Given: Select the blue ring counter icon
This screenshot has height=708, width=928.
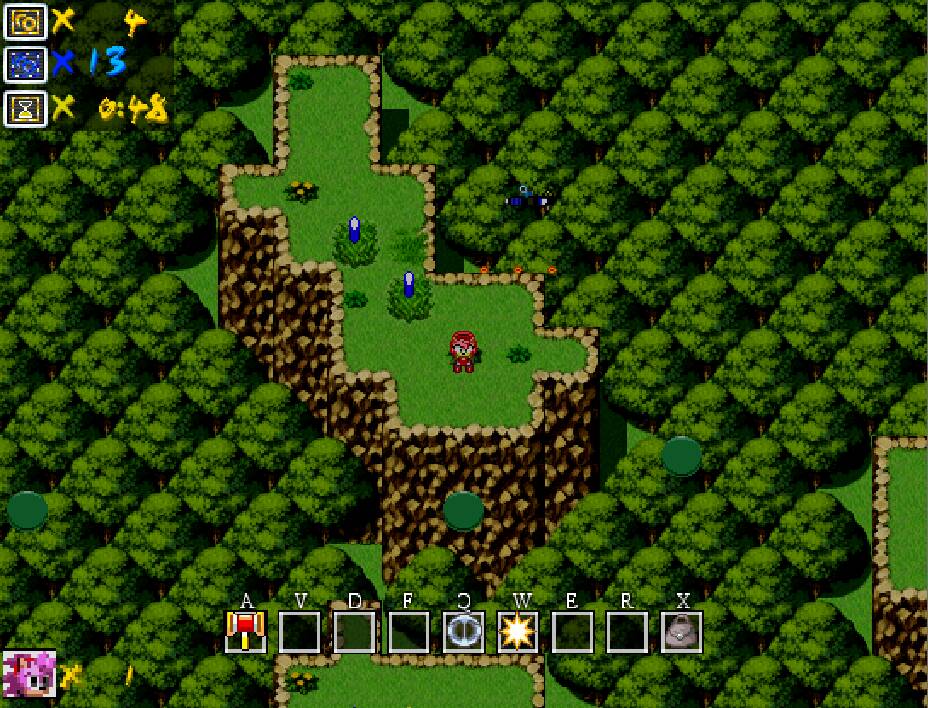Looking at the screenshot, I should (24, 64).
